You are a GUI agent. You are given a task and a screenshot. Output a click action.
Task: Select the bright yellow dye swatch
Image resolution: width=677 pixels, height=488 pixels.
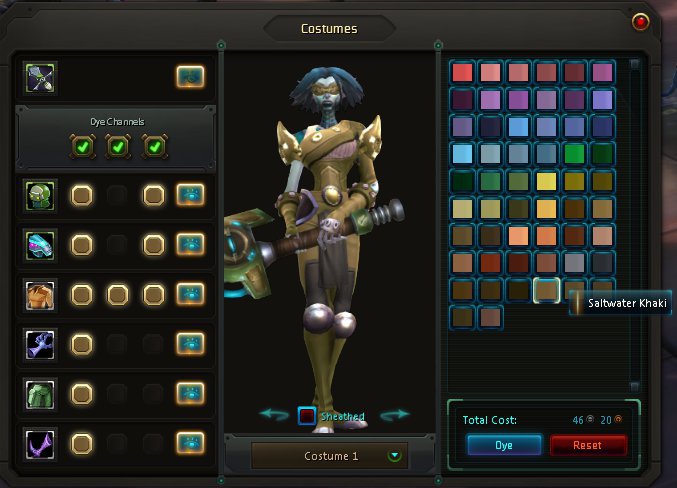[x=546, y=181]
